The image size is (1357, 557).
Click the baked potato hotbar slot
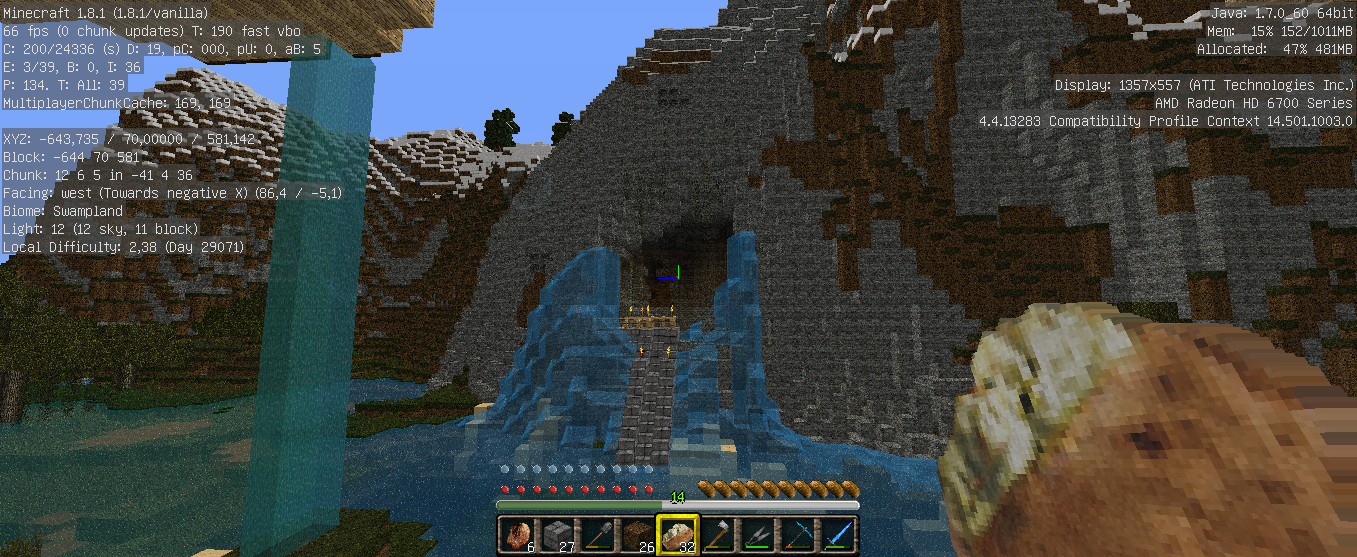click(x=677, y=535)
